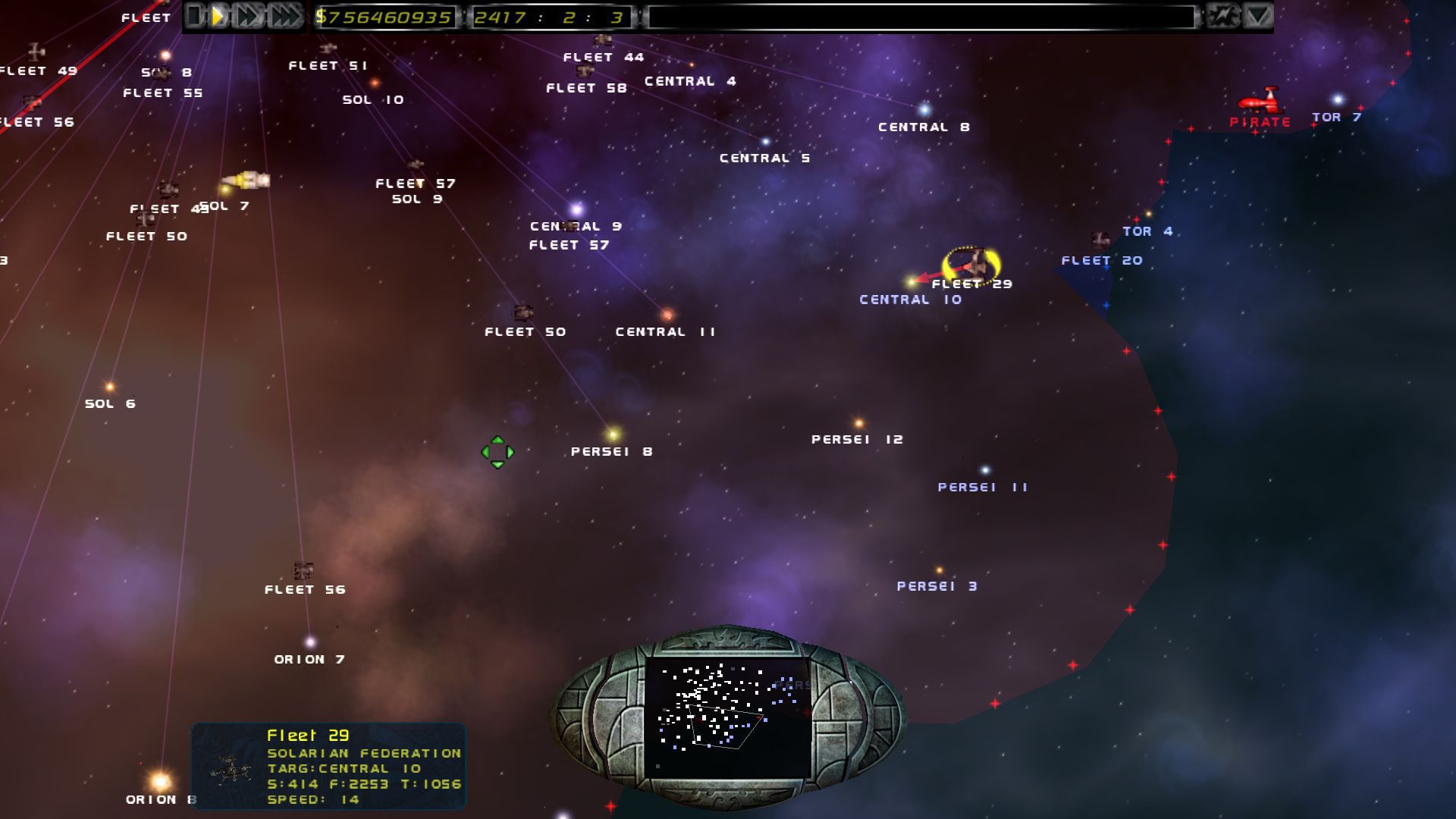Open the down-arrow dropdown on the top toolbar
1456x819 pixels.
[x=1256, y=15]
